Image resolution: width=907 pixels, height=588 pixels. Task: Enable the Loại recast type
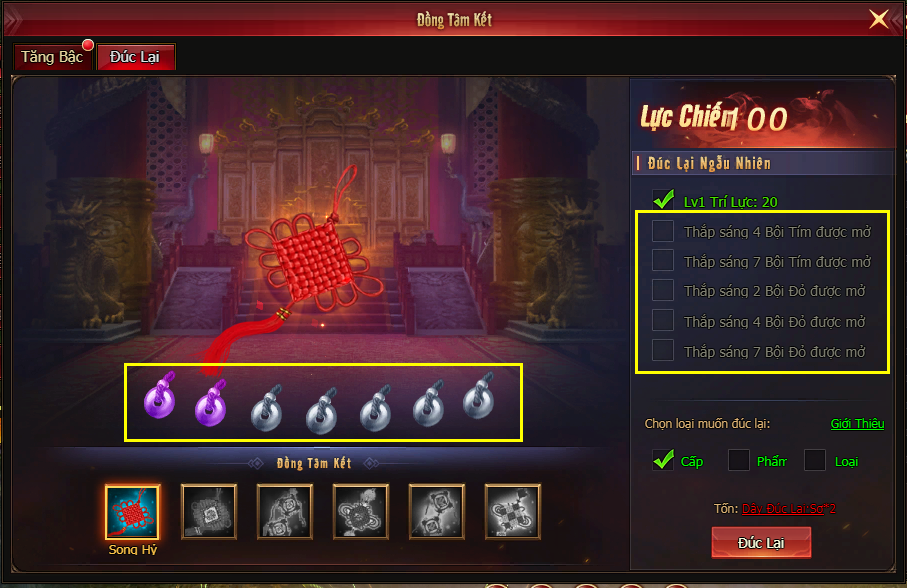(815, 460)
